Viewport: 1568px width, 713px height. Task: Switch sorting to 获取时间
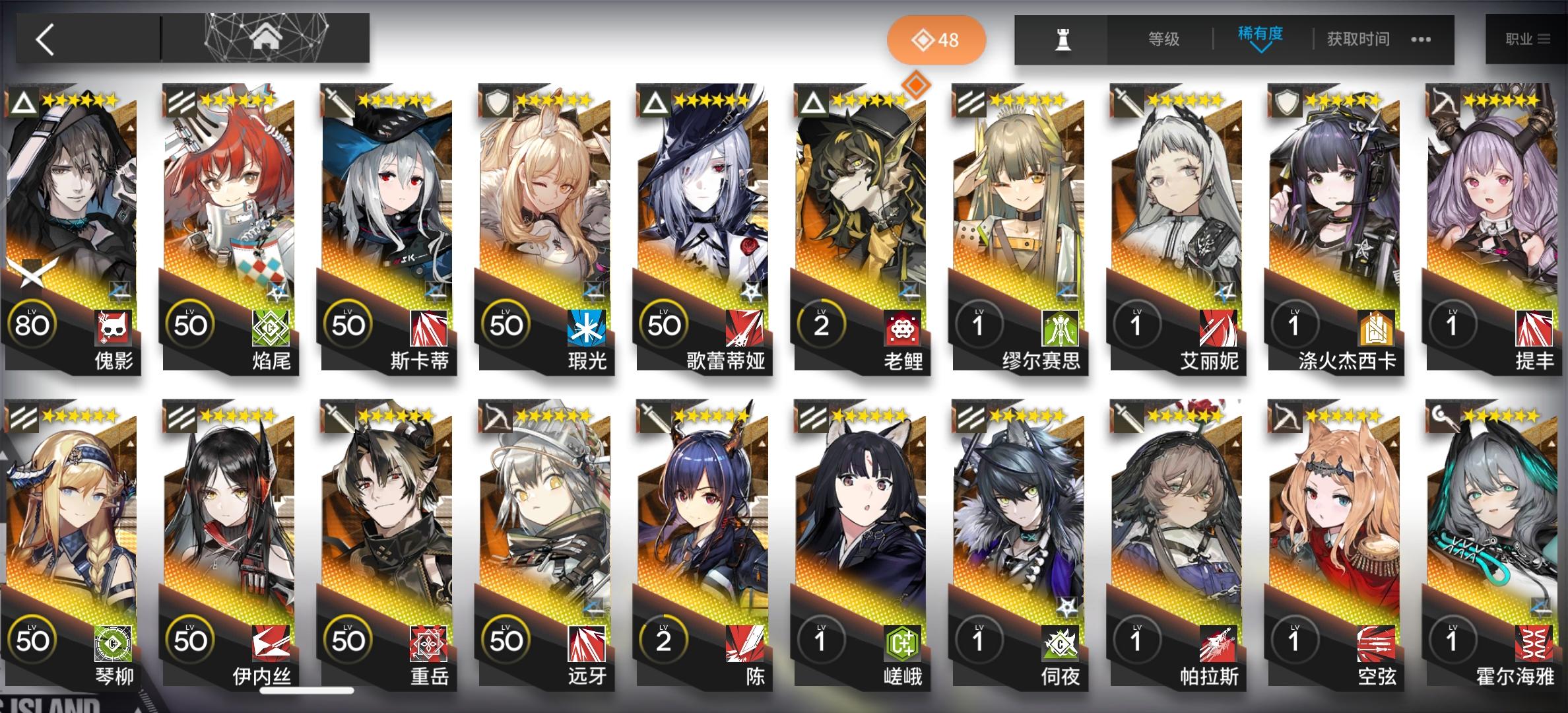click(1358, 40)
